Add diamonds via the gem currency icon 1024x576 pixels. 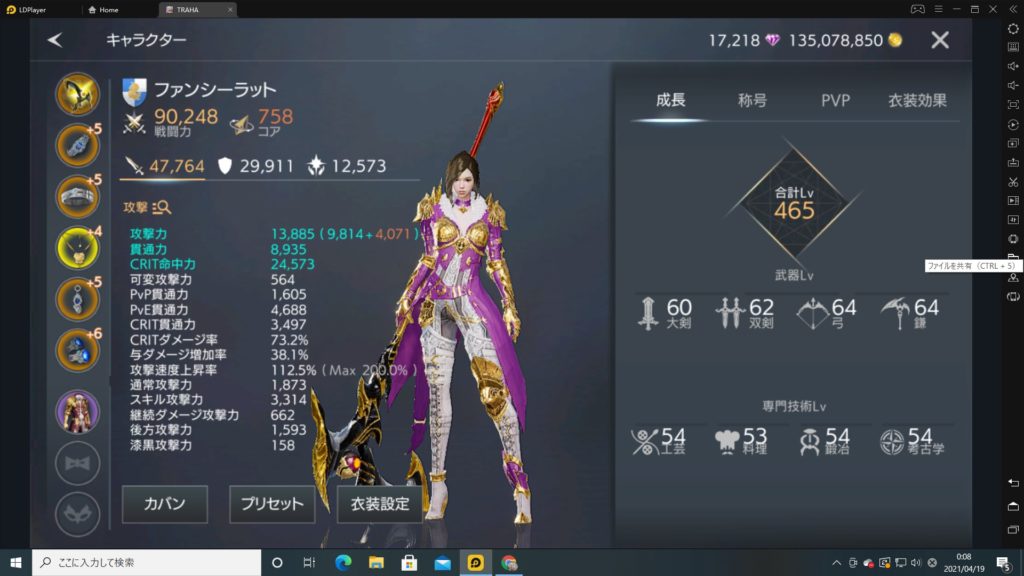pos(772,40)
